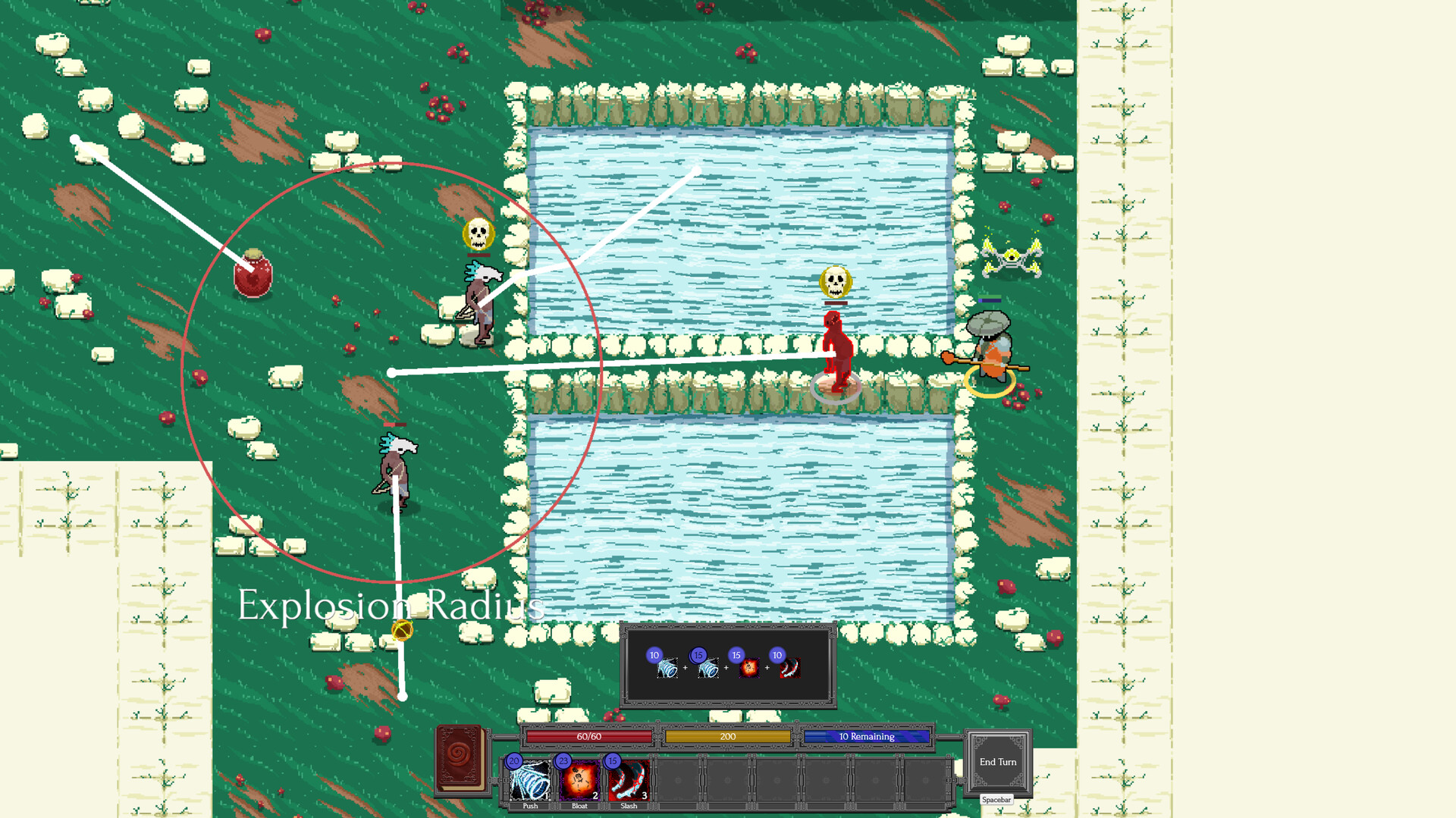Click the Slash icon at the combo queue's end
This screenshot has width=1456, height=818.
[791, 669]
